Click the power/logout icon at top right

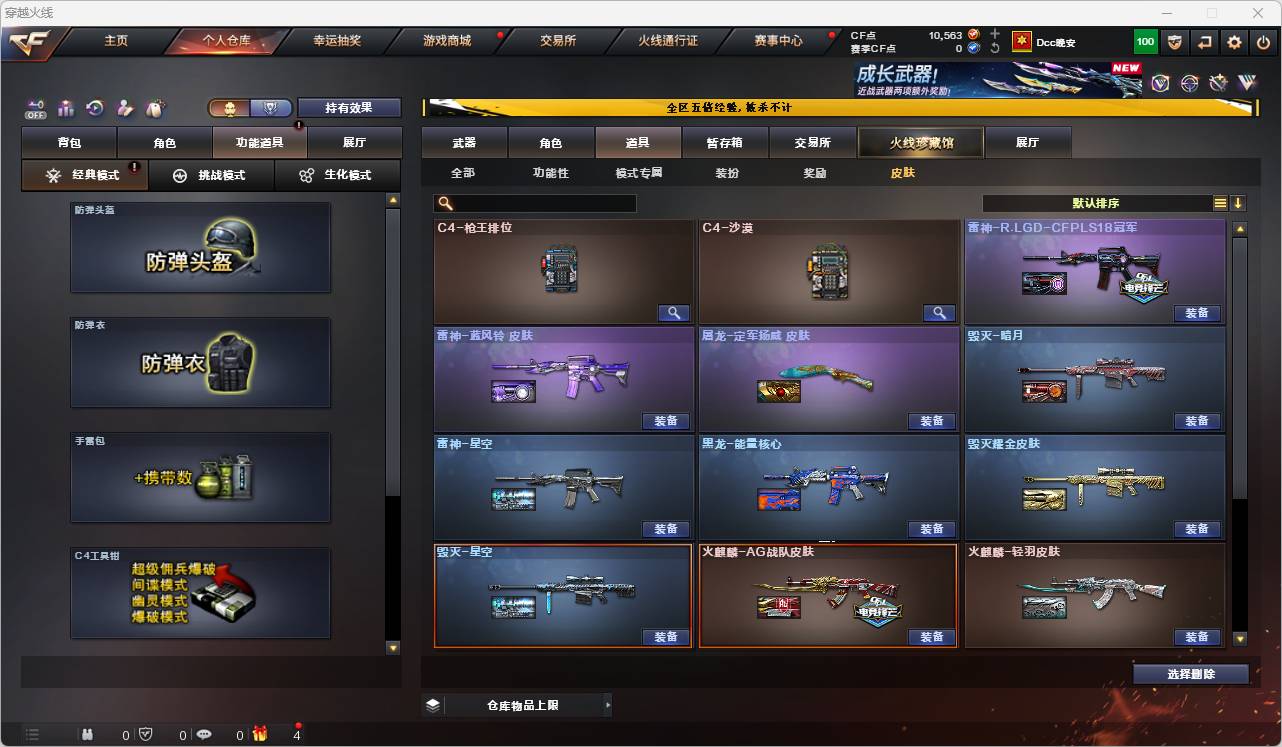pyautogui.click(x=1263, y=41)
